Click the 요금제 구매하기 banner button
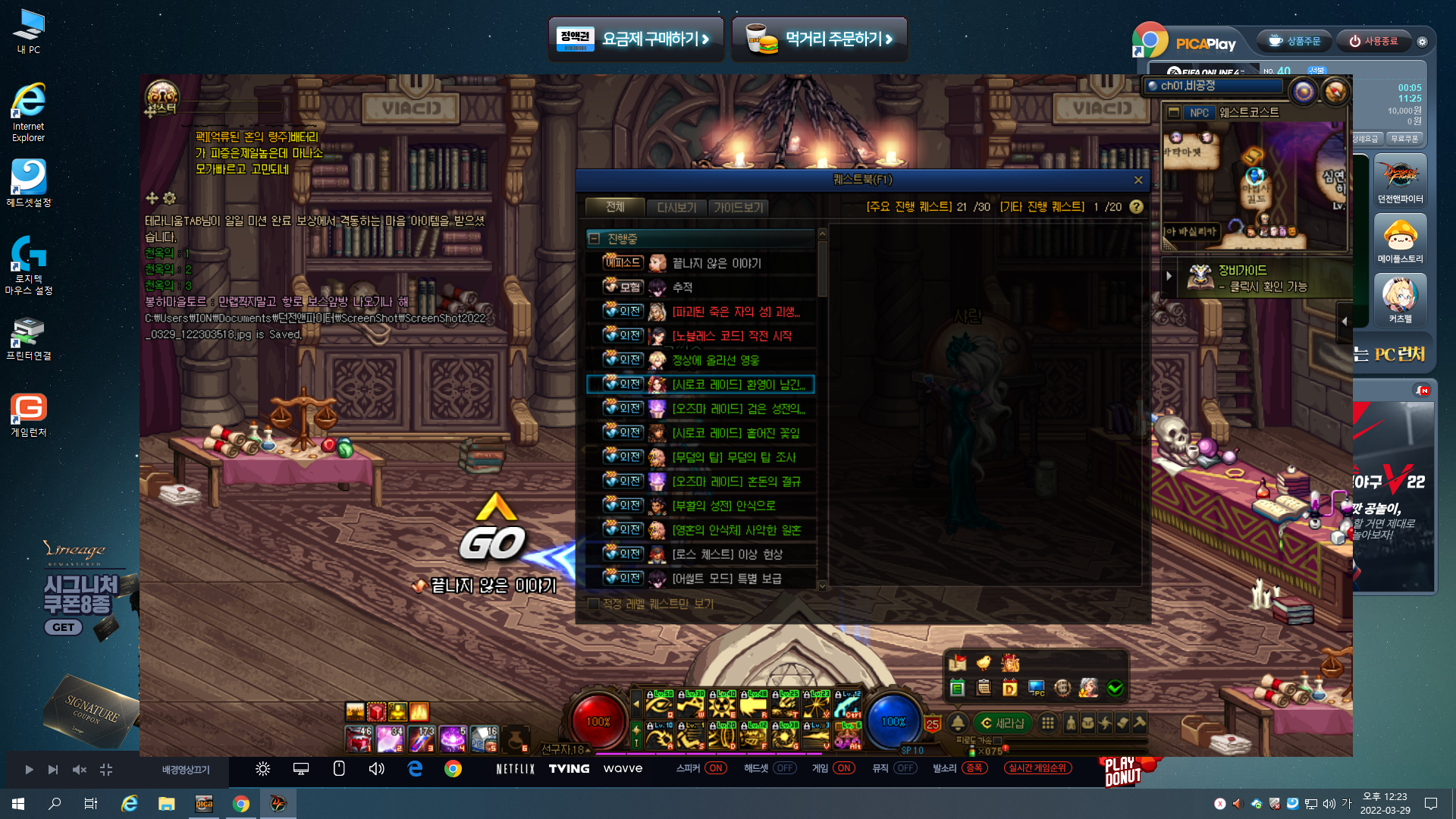 [x=636, y=39]
